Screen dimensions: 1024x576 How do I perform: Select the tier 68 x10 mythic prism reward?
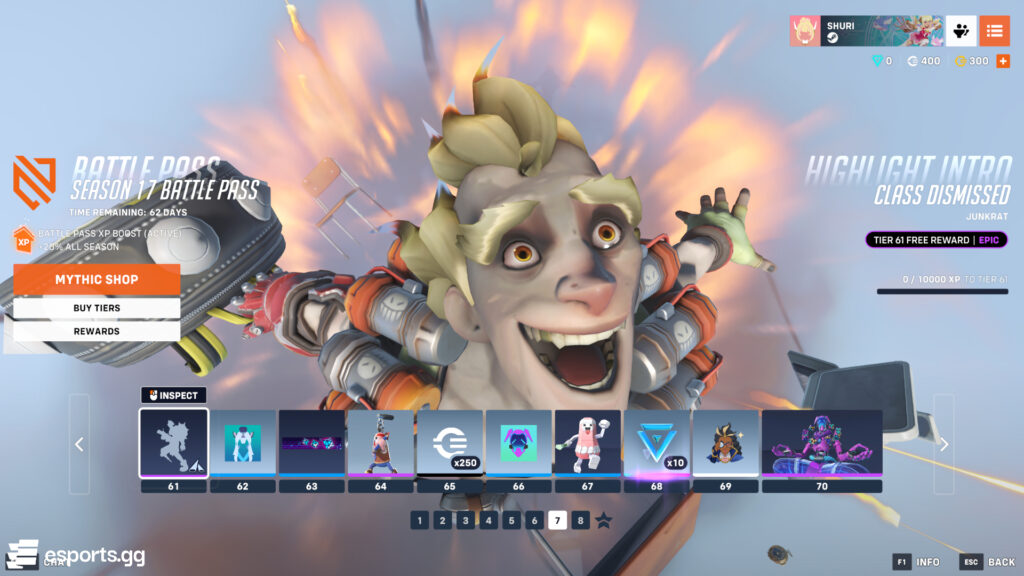point(657,443)
